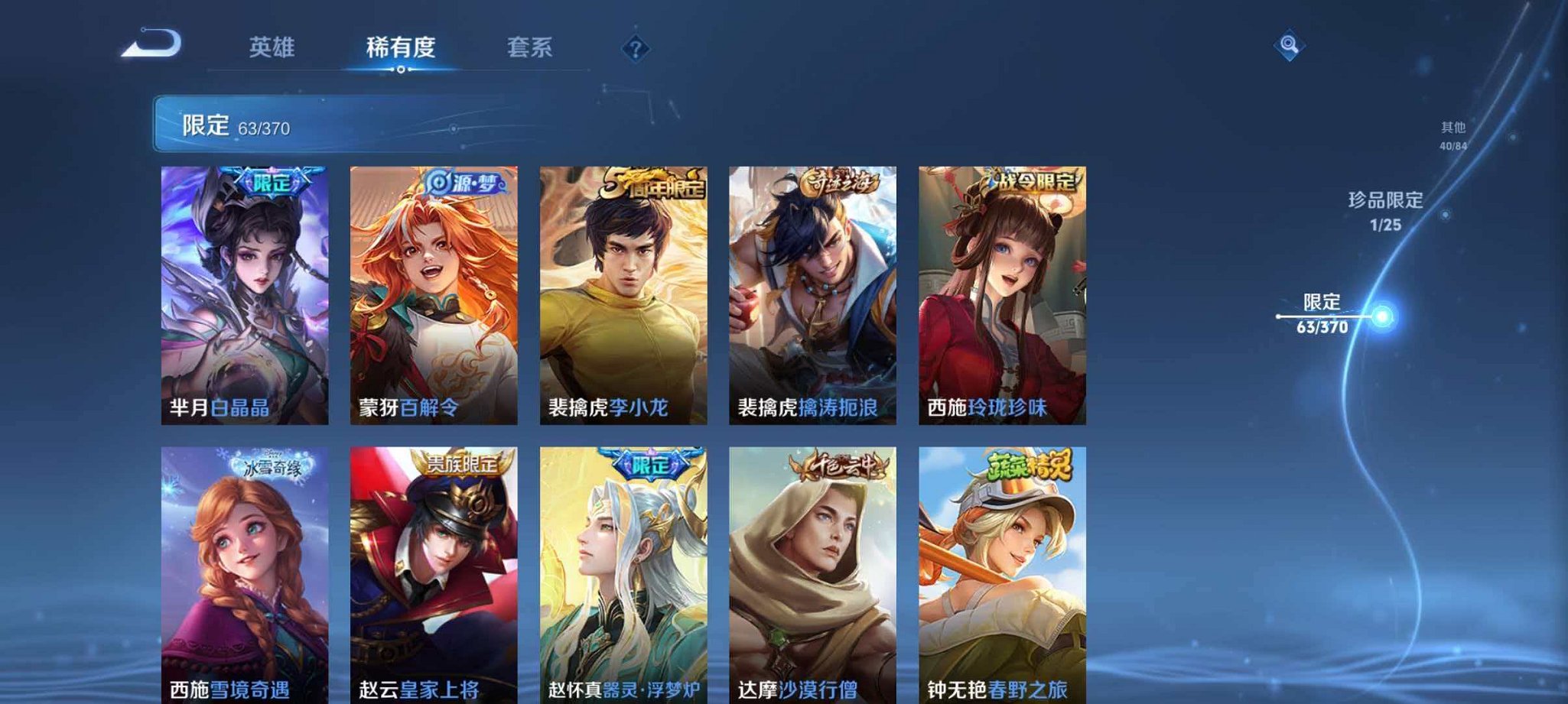The height and width of the screenshot is (704, 1568).
Task: Switch to the 套系 tab
Action: coord(534,47)
